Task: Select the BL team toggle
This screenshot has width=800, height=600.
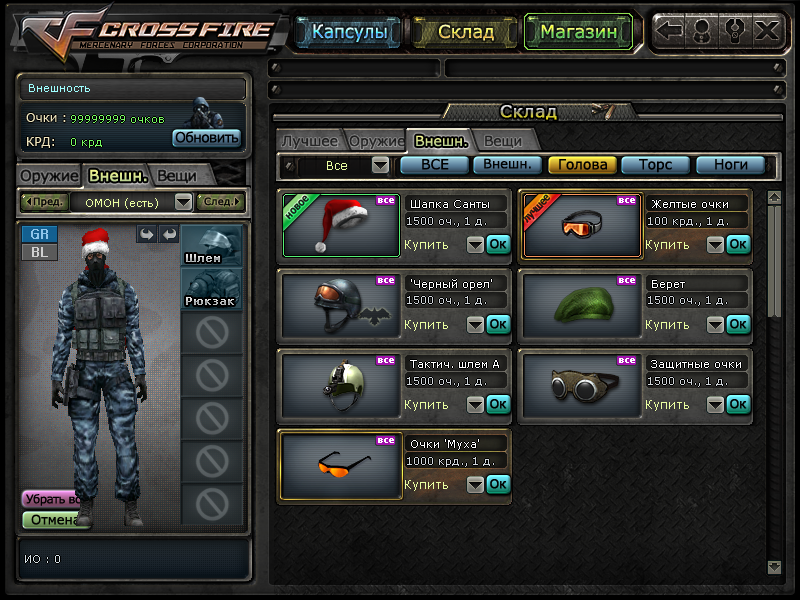Action: [40, 252]
